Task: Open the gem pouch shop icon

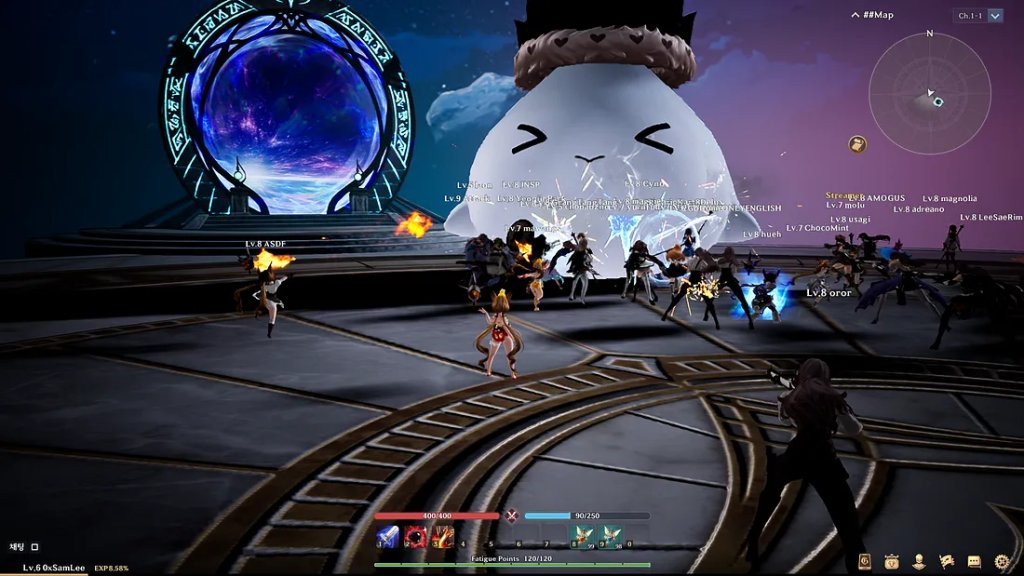Action: [x=892, y=562]
